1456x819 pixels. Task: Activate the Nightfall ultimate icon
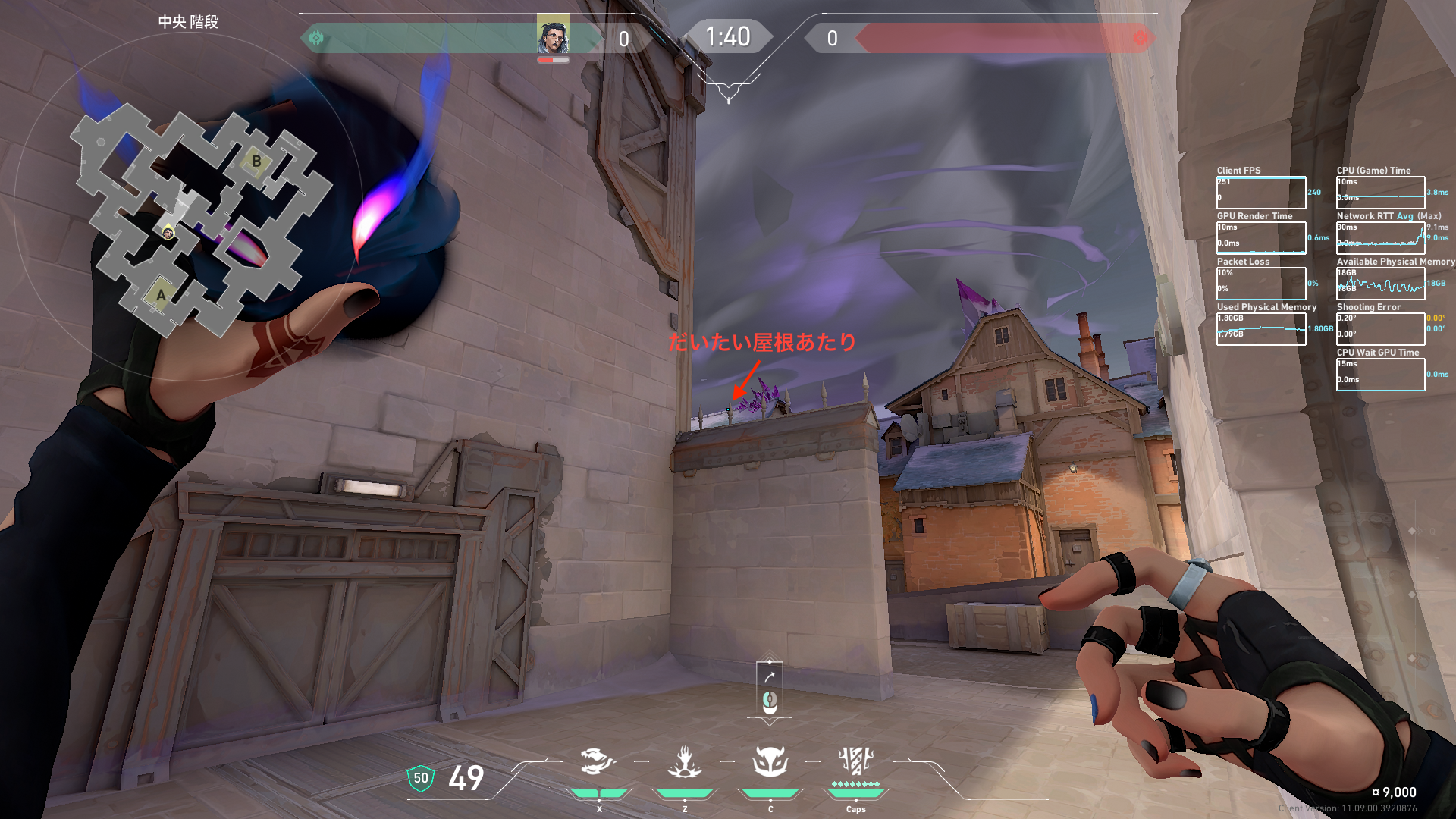click(855, 760)
